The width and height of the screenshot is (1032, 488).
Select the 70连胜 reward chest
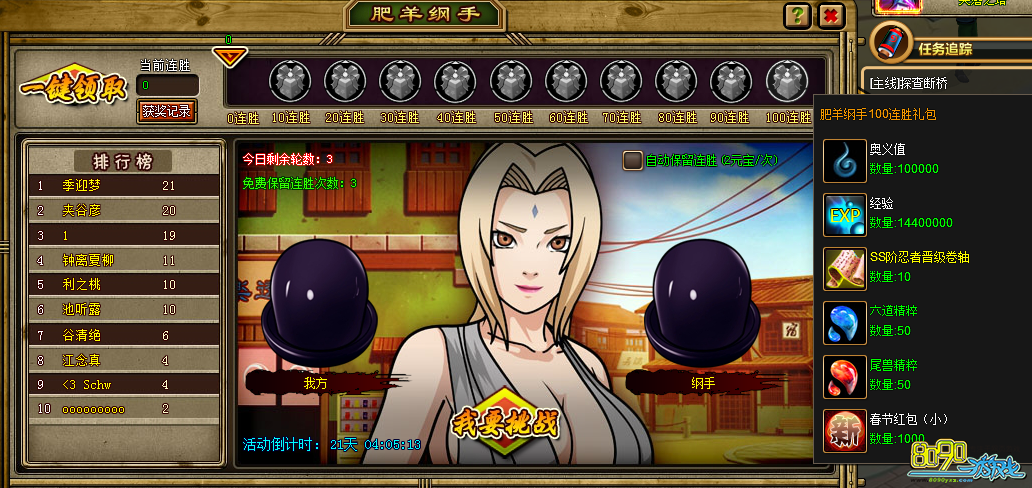[x=621, y=80]
